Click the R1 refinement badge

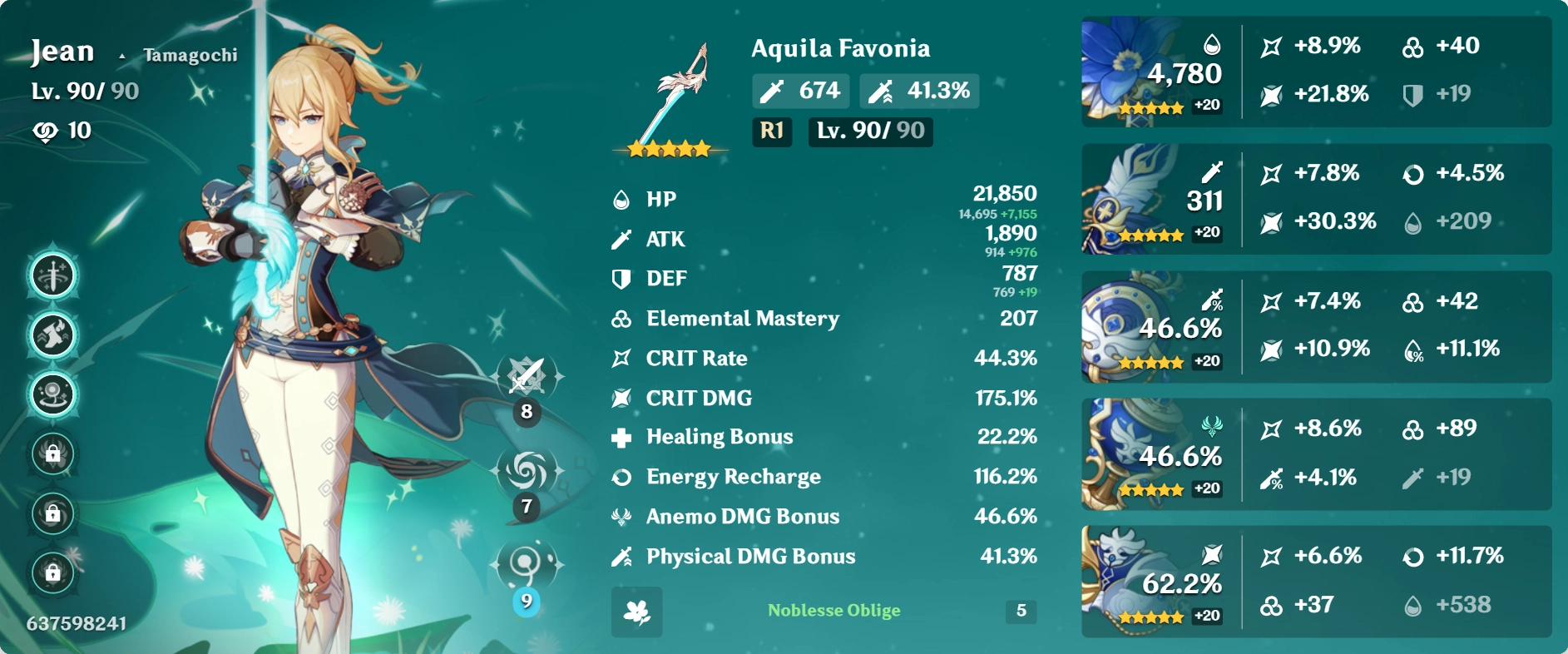coord(771,131)
